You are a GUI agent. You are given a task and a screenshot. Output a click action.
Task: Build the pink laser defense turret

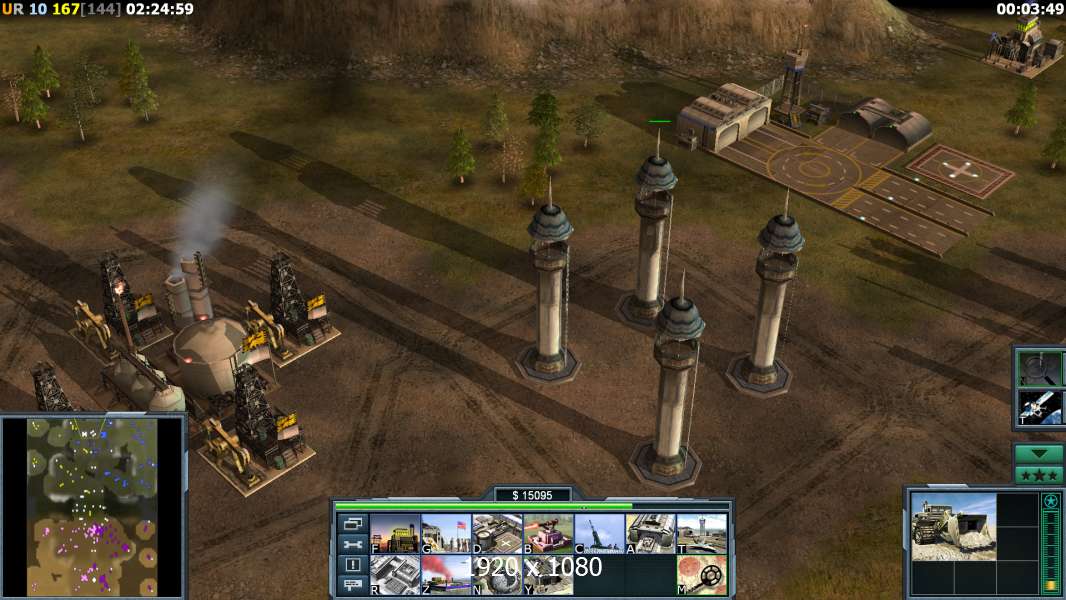pyautogui.click(x=548, y=534)
